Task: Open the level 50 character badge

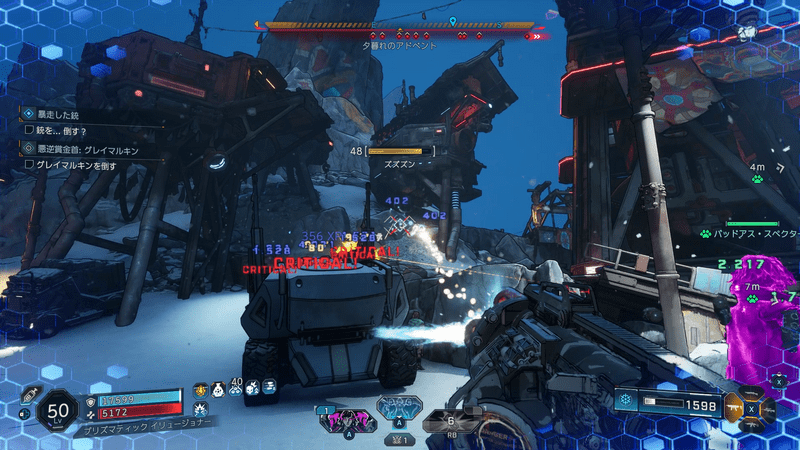Action: 57,410
